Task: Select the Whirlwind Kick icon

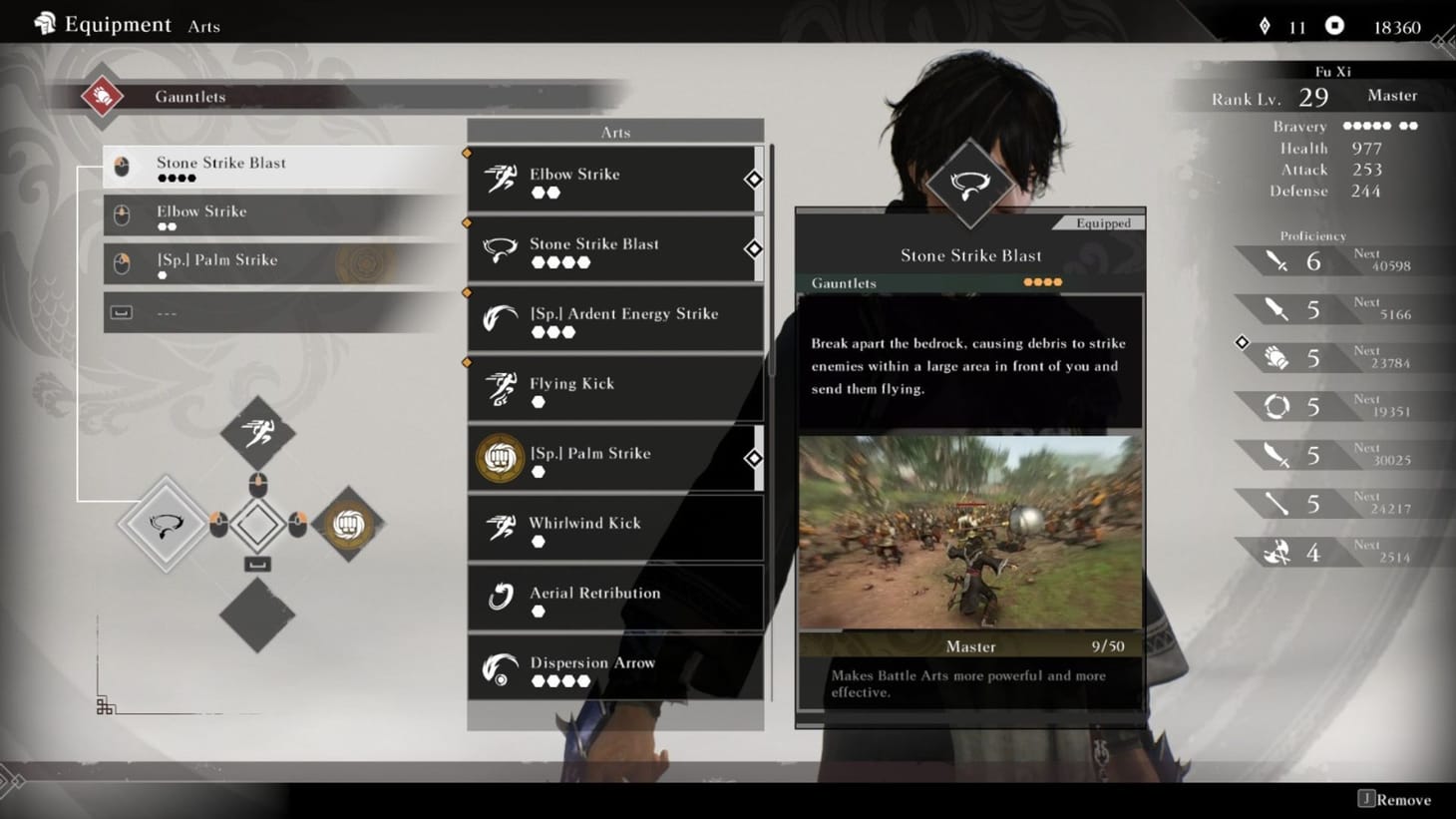Action: coord(499,528)
